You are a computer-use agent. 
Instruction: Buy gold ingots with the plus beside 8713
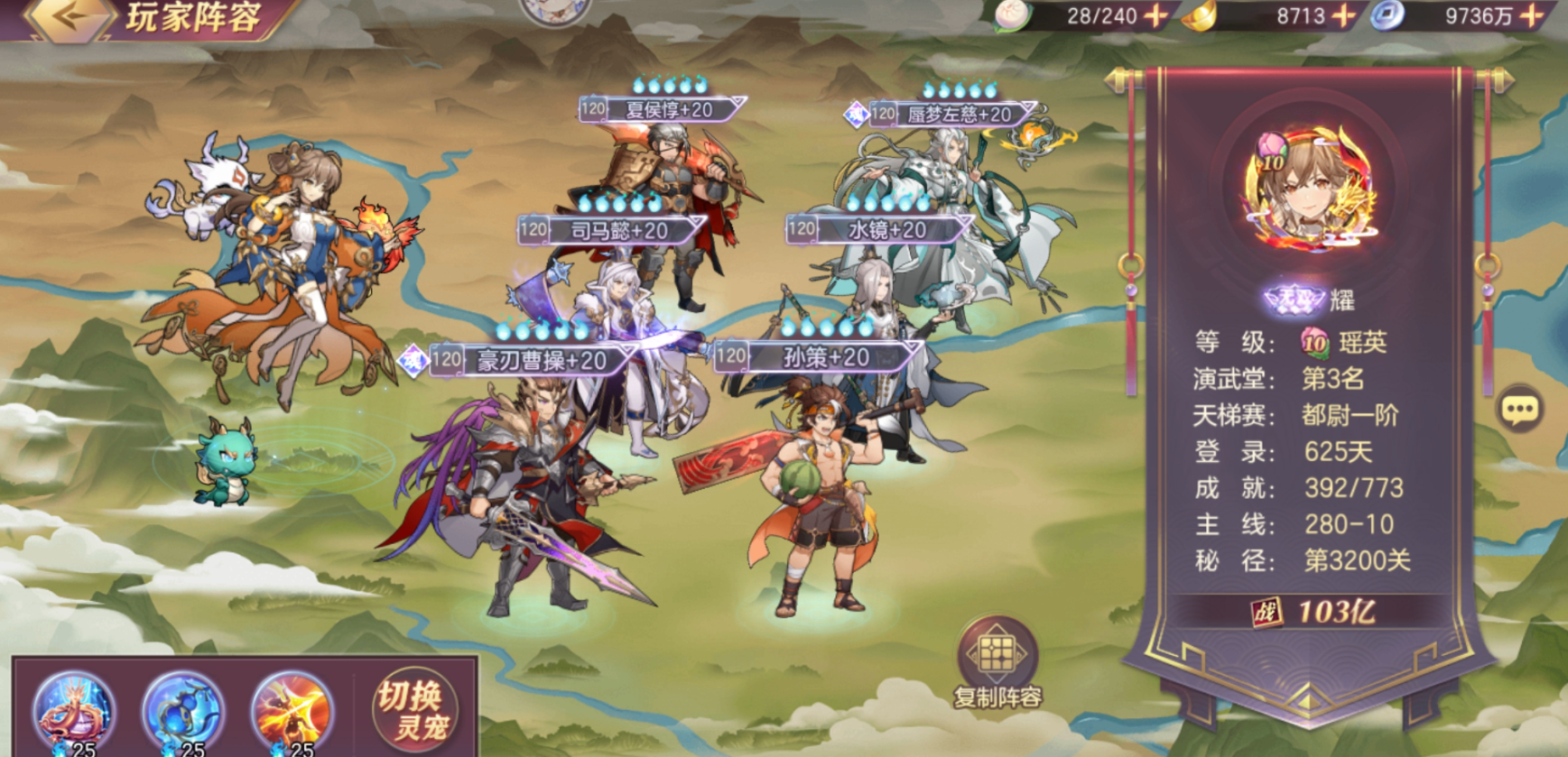pyautogui.click(x=1344, y=15)
